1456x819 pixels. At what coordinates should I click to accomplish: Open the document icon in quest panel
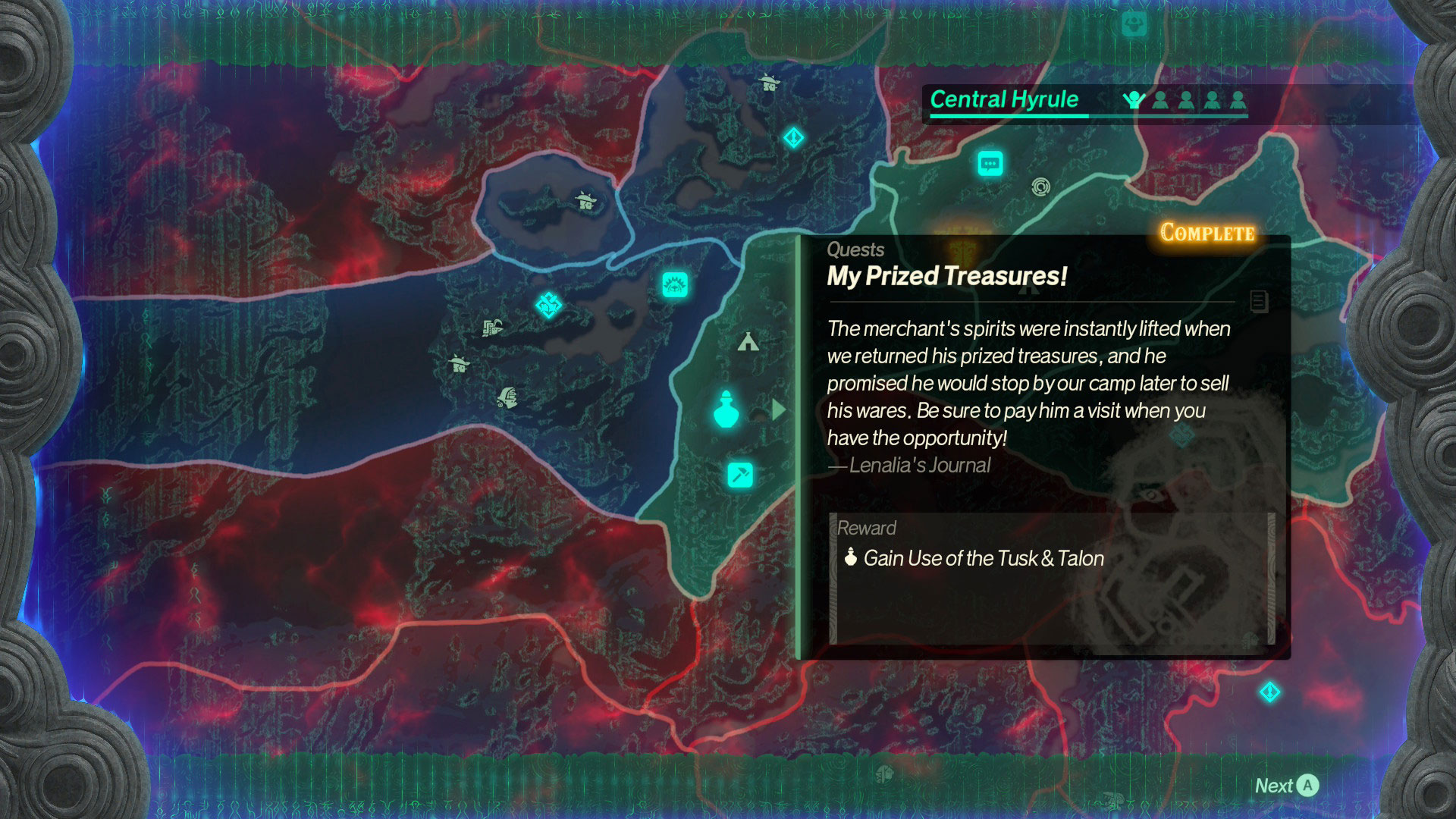[1259, 301]
